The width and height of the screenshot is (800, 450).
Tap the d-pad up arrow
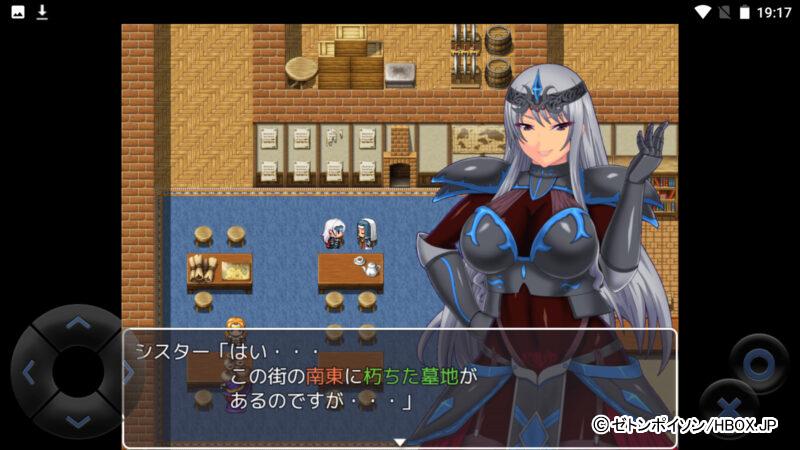(77, 322)
